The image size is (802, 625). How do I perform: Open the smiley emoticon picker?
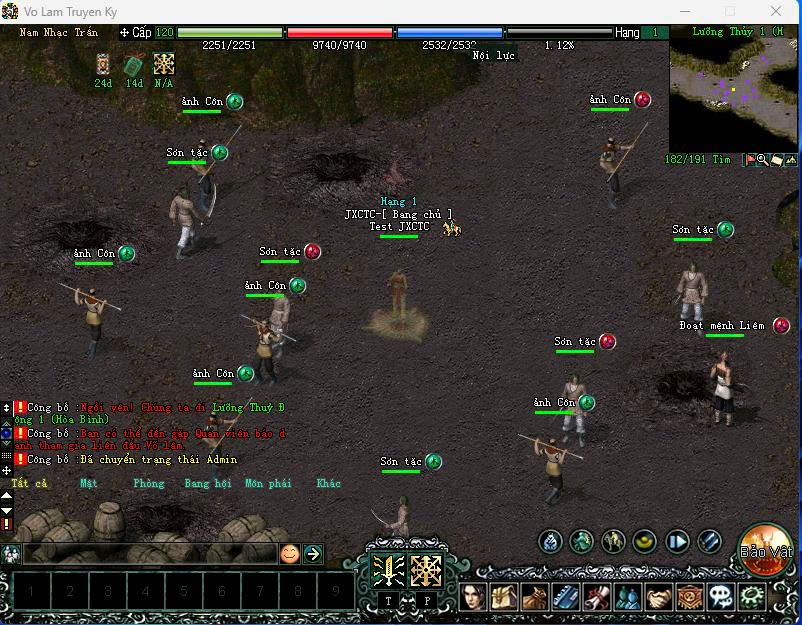coord(289,553)
